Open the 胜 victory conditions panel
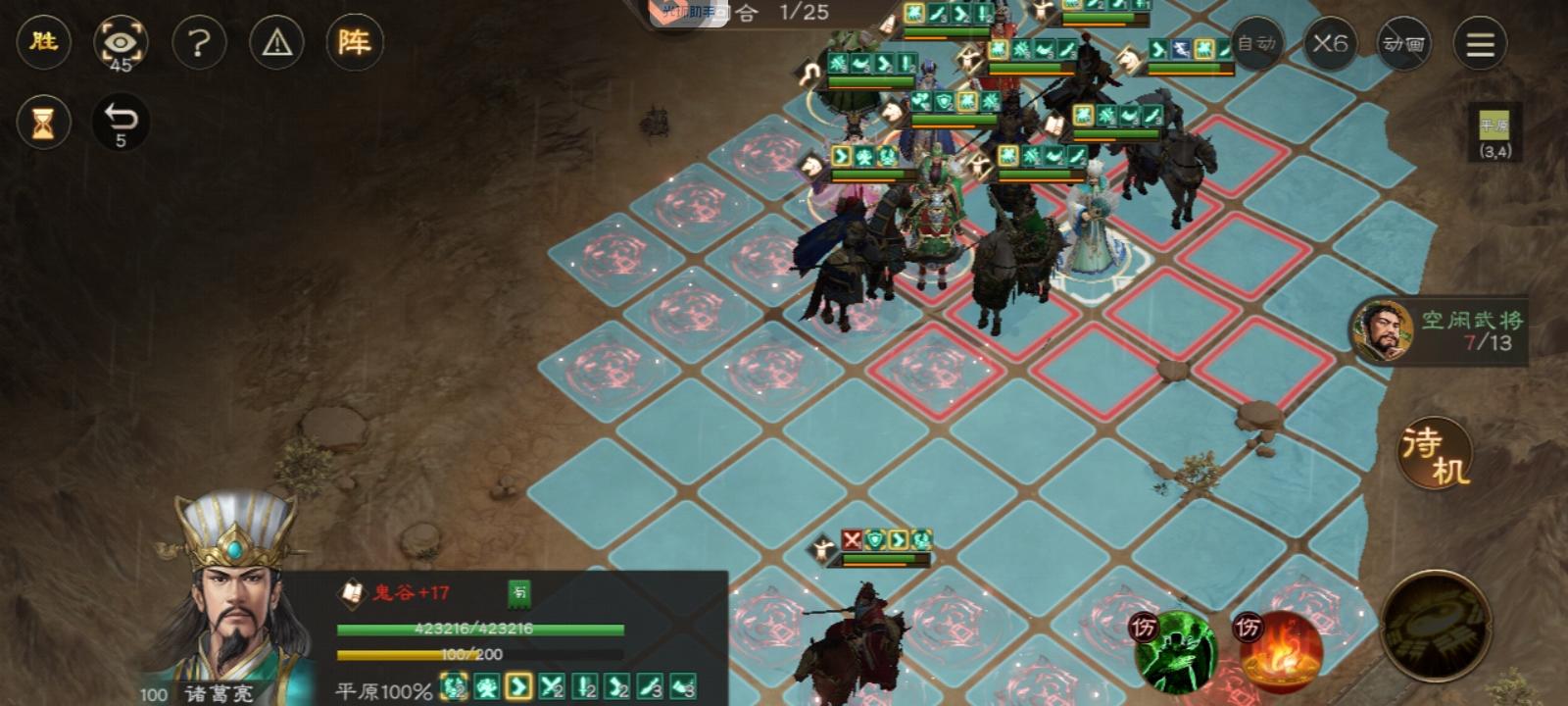 tap(43, 43)
